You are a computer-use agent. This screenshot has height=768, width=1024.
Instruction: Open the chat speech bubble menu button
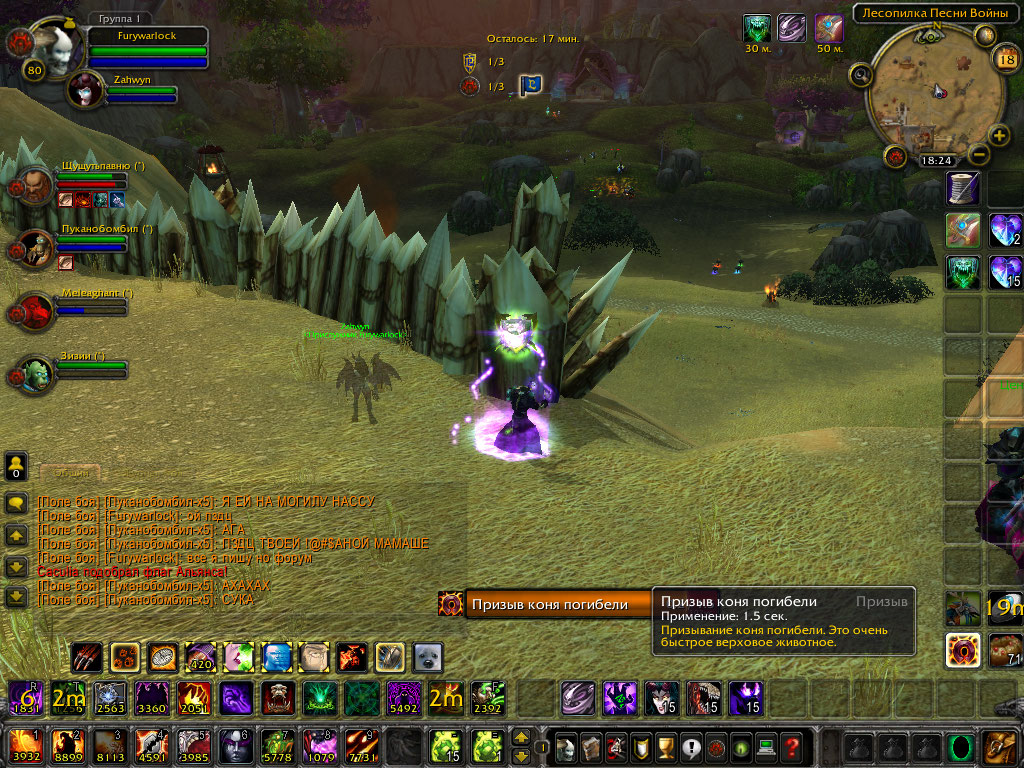(16, 503)
